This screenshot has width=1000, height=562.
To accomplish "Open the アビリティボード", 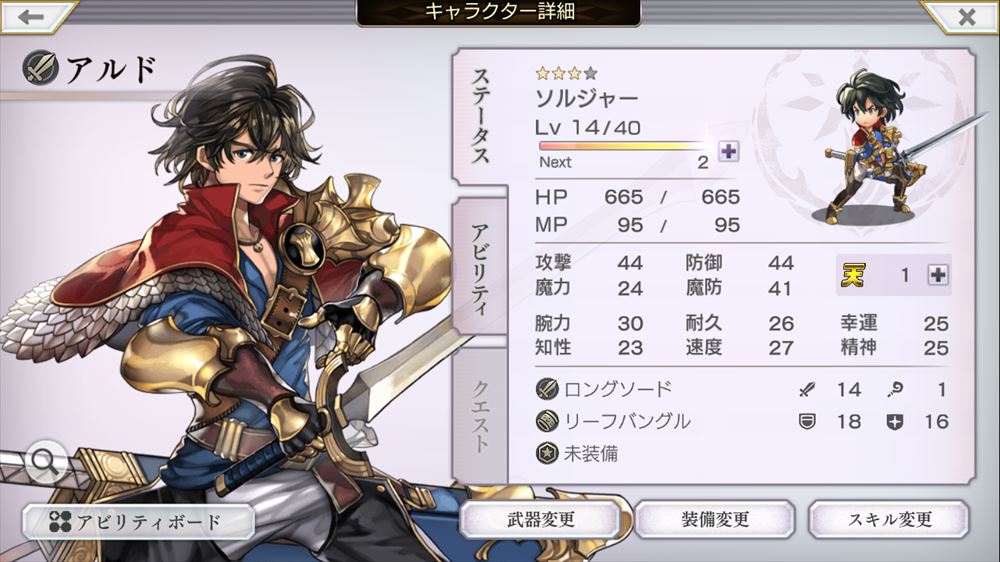I will tap(138, 521).
